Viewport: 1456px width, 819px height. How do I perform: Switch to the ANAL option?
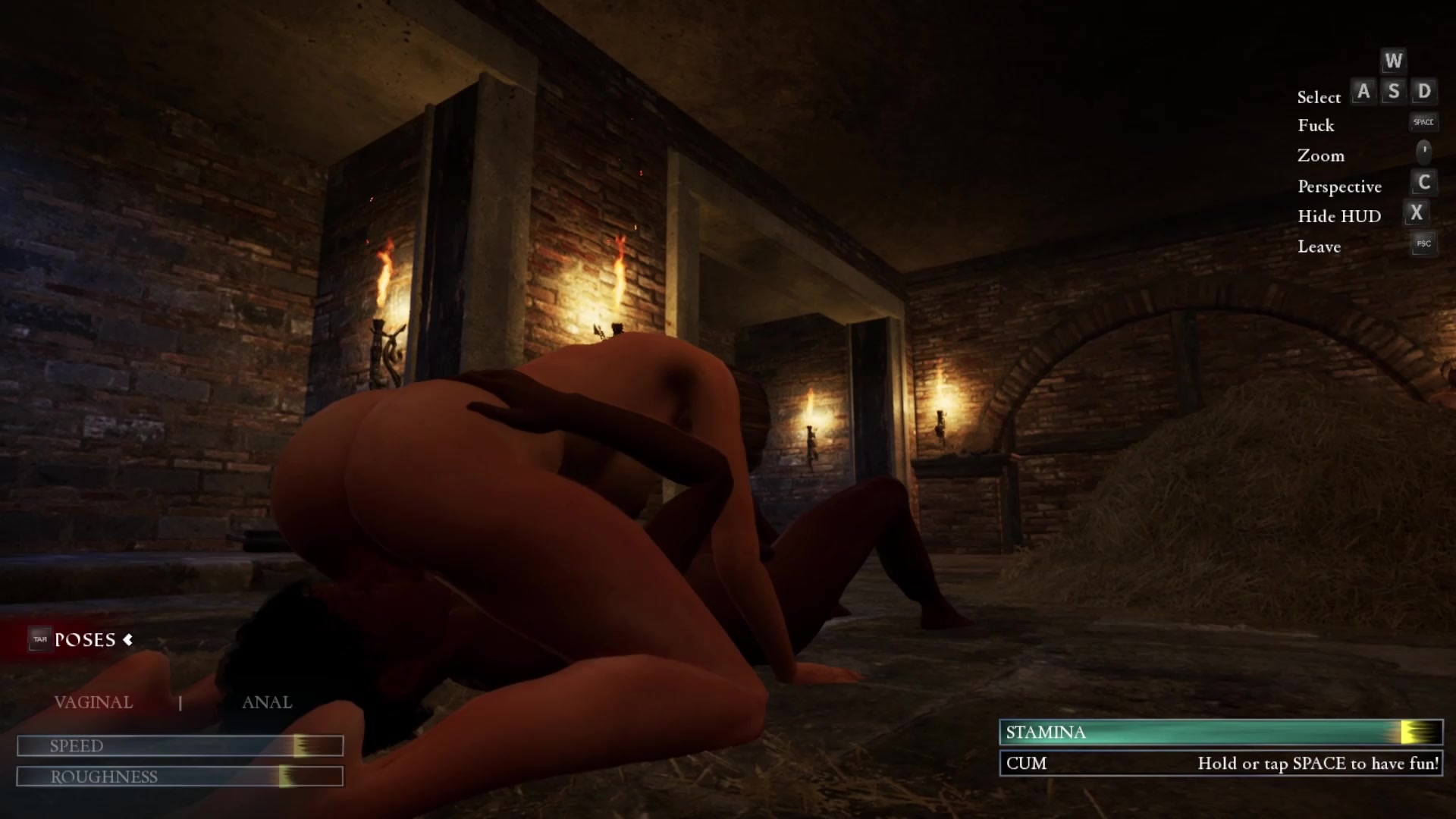(x=267, y=702)
